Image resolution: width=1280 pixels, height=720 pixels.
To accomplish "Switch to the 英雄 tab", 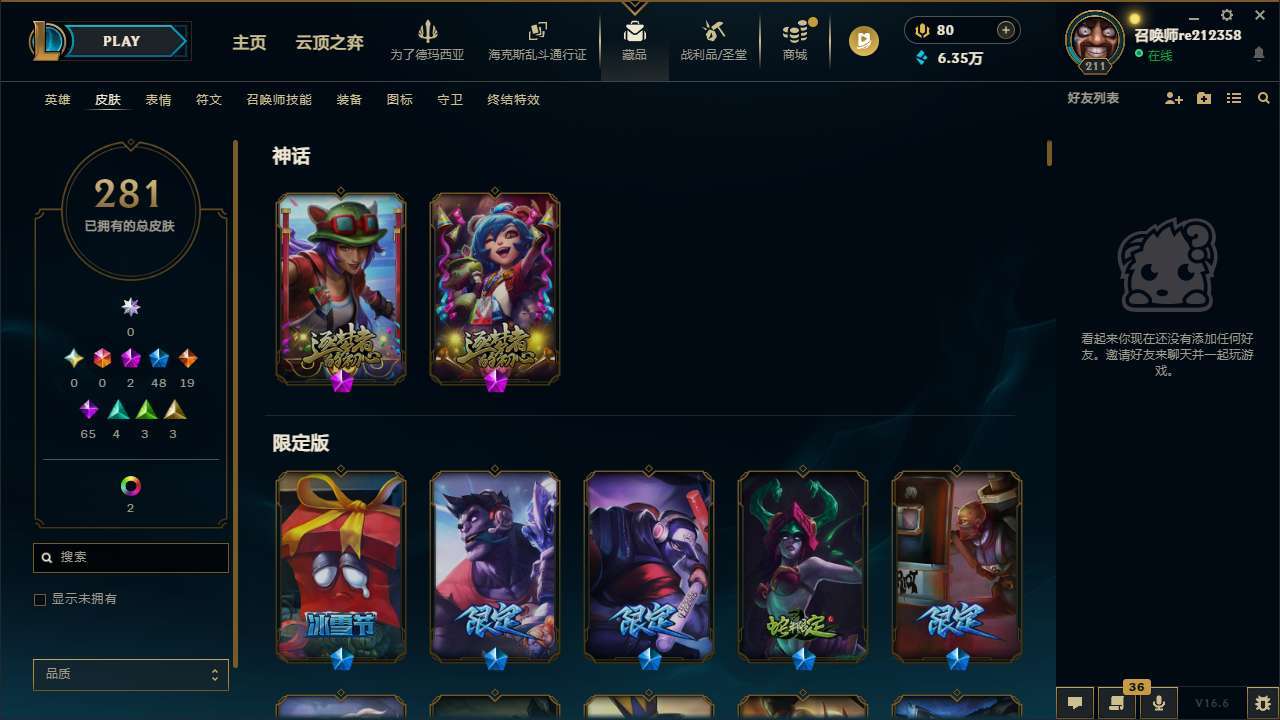I will coord(57,100).
